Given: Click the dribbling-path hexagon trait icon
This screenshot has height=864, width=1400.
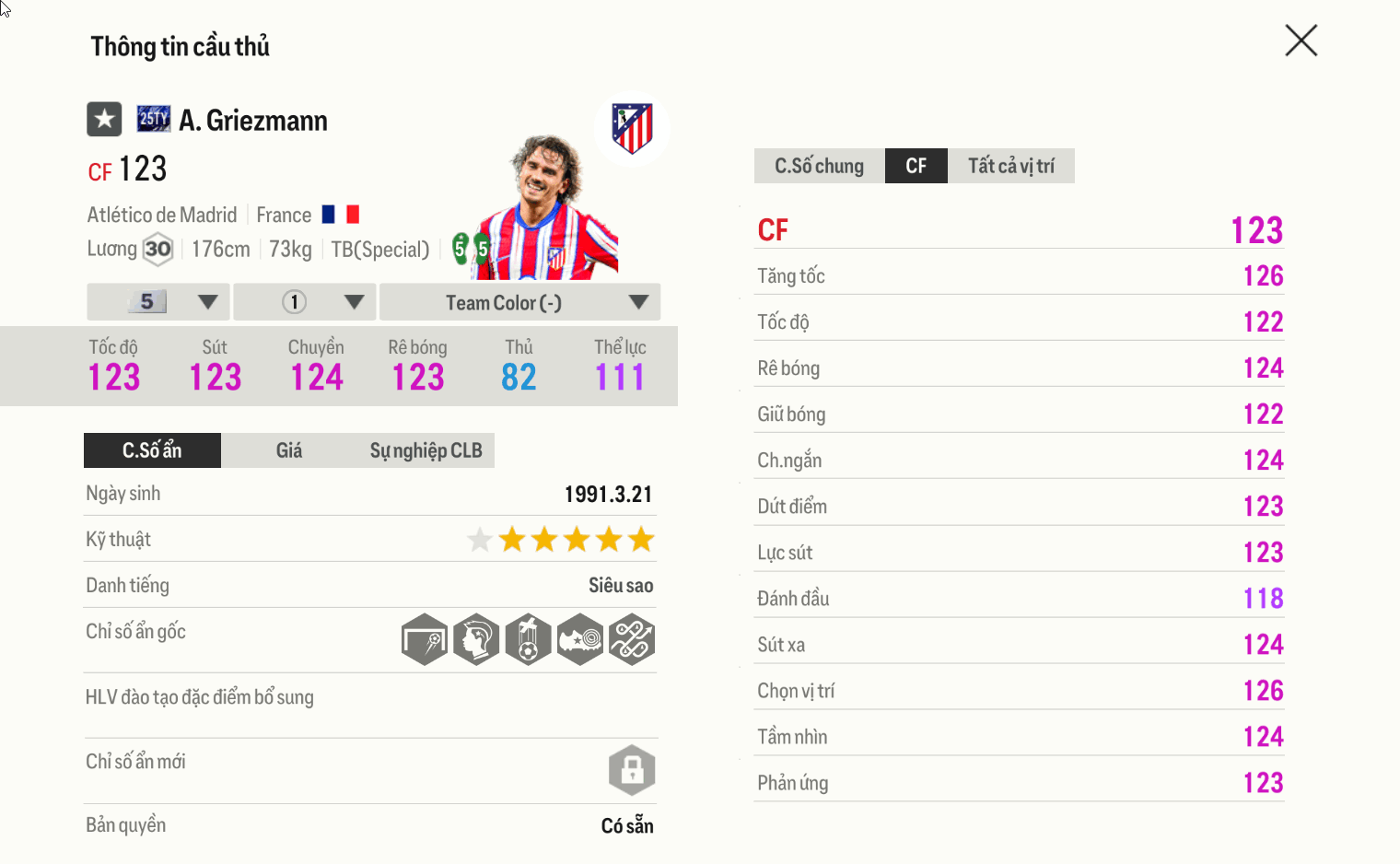Looking at the screenshot, I should click(x=632, y=639).
